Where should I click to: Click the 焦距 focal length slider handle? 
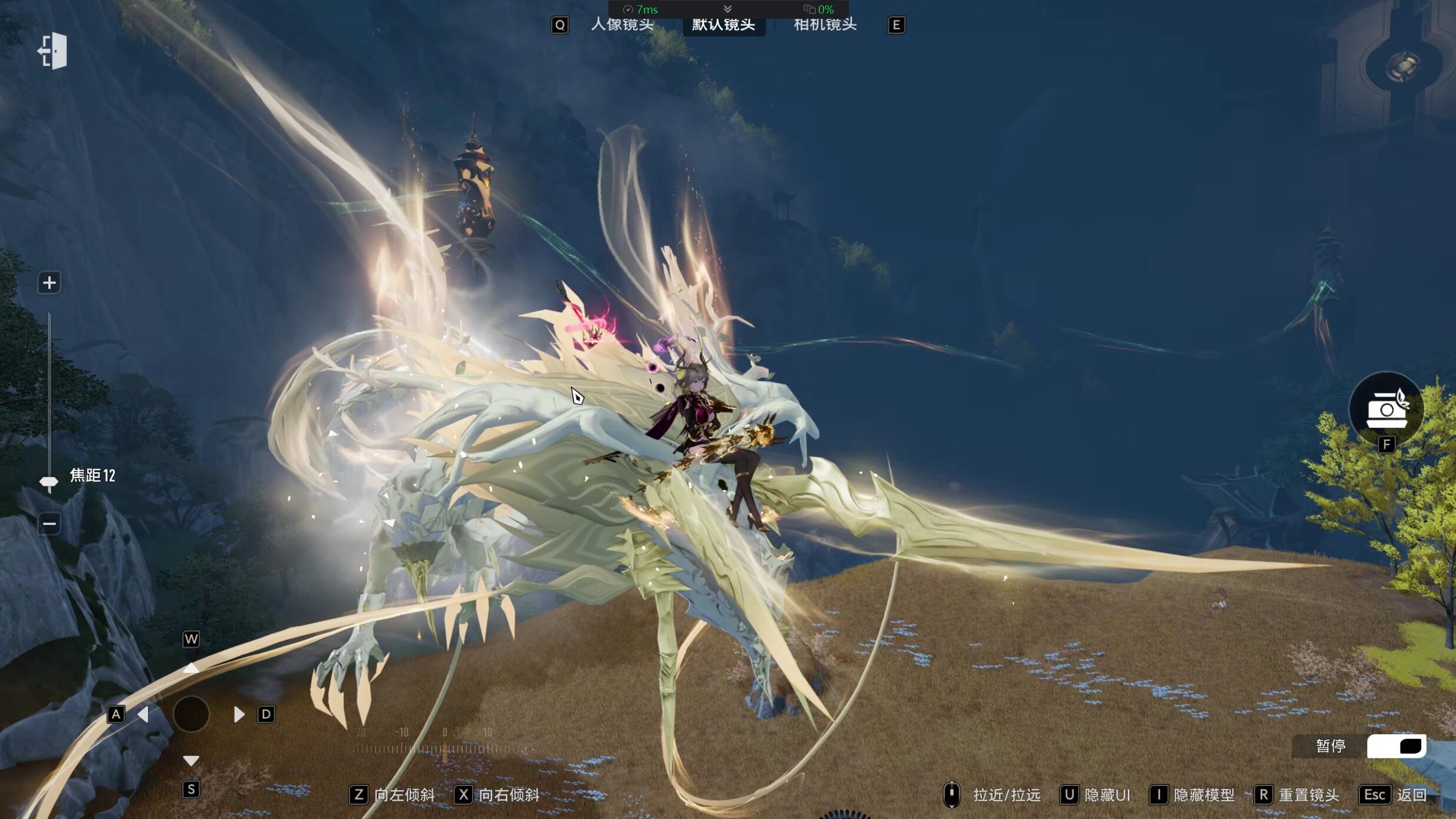(x=48, y=483)
